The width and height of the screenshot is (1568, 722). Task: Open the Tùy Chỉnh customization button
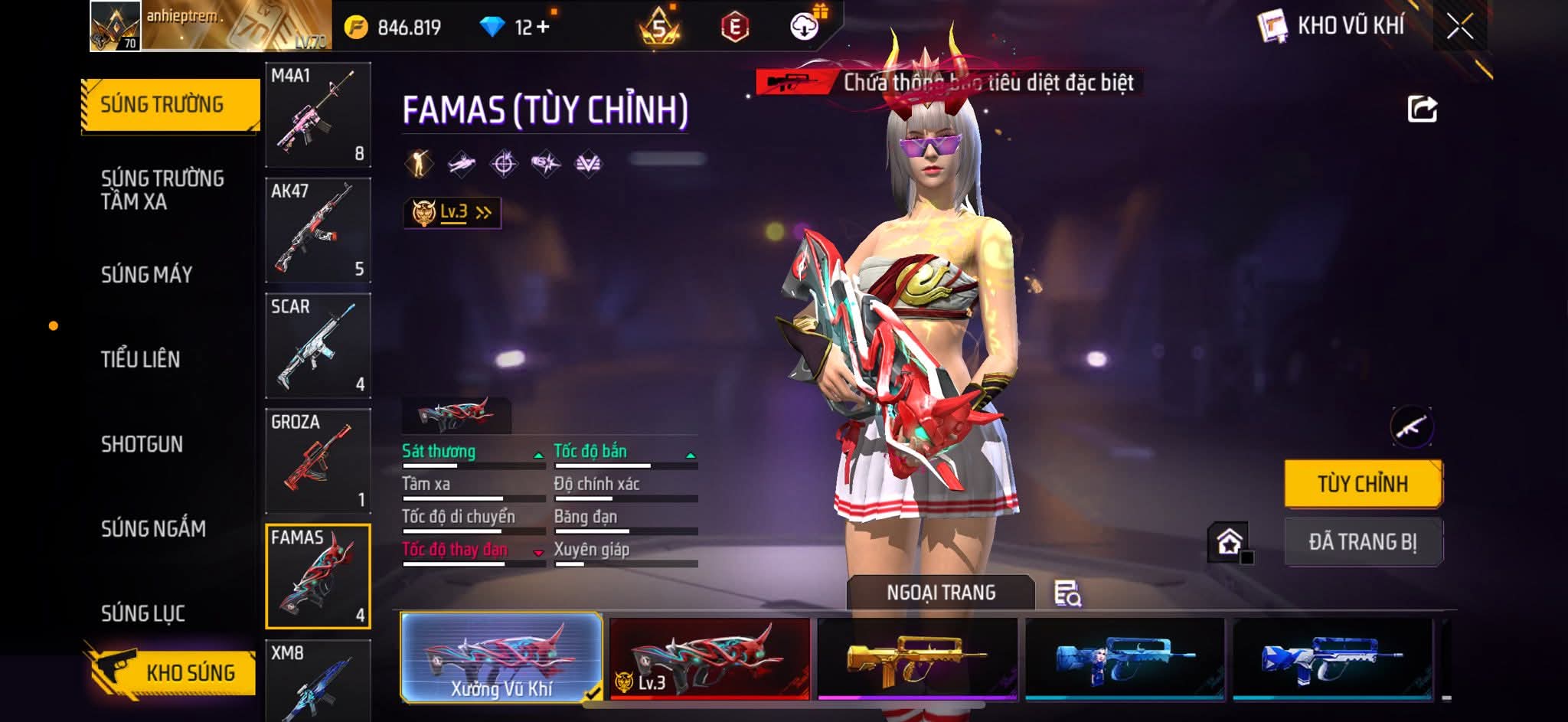pyautogui.click(x=1363, y=484)
